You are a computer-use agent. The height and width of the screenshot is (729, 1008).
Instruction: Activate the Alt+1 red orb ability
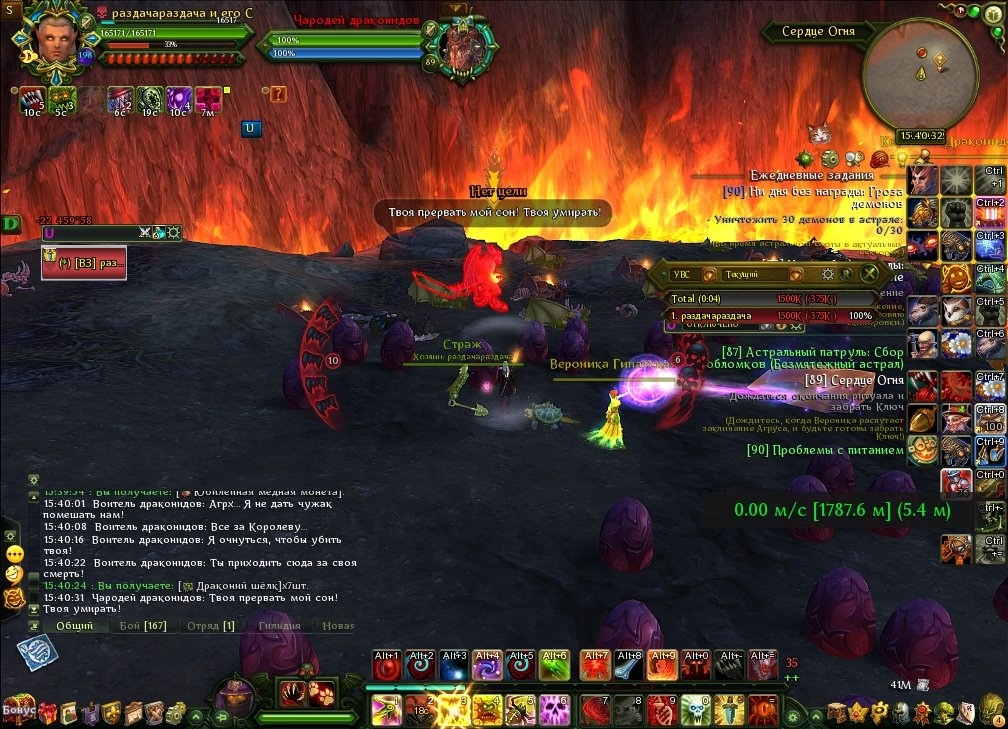tap(387, 666)
